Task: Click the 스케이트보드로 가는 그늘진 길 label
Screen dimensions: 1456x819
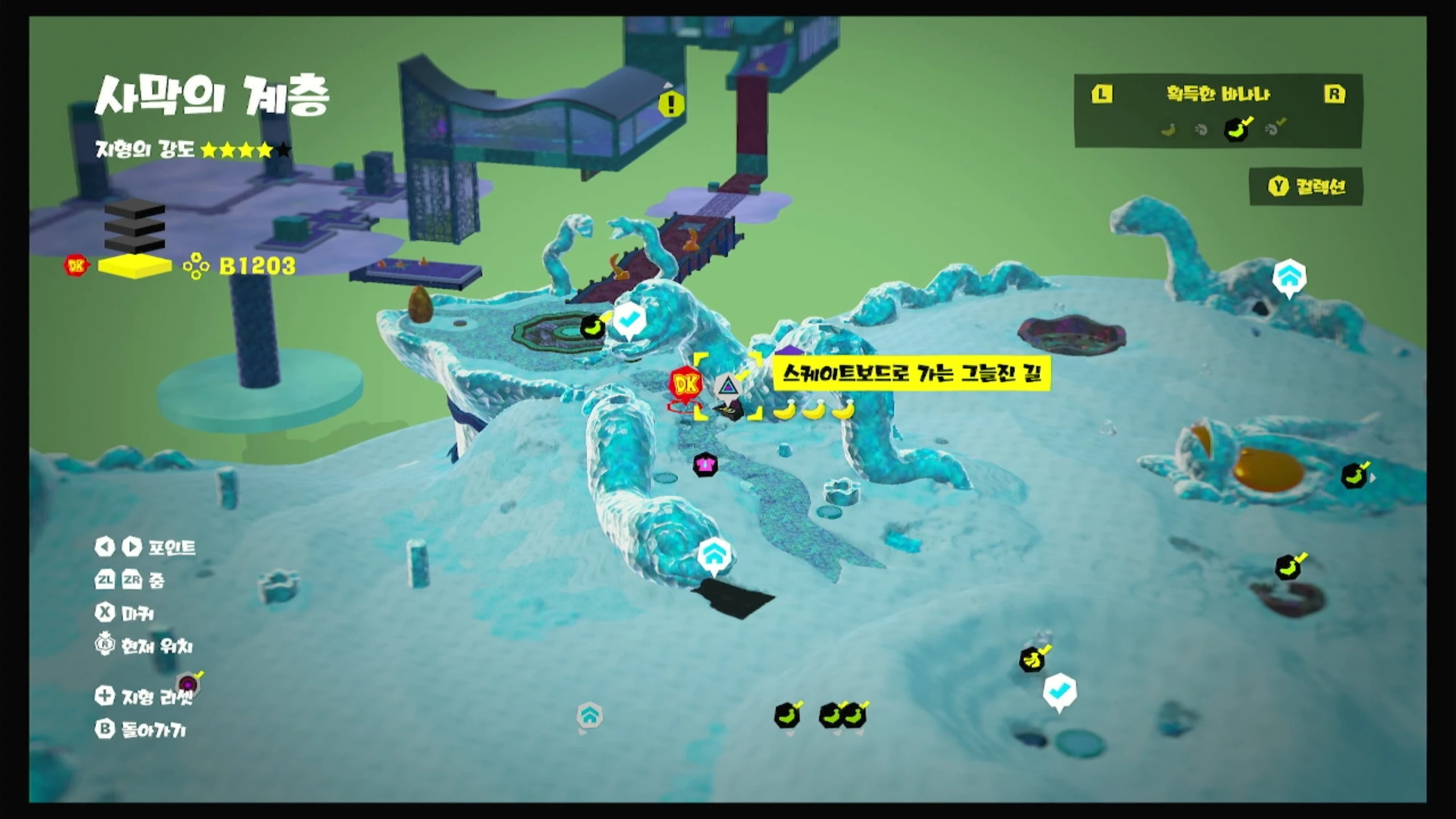Action: (912, 374)
